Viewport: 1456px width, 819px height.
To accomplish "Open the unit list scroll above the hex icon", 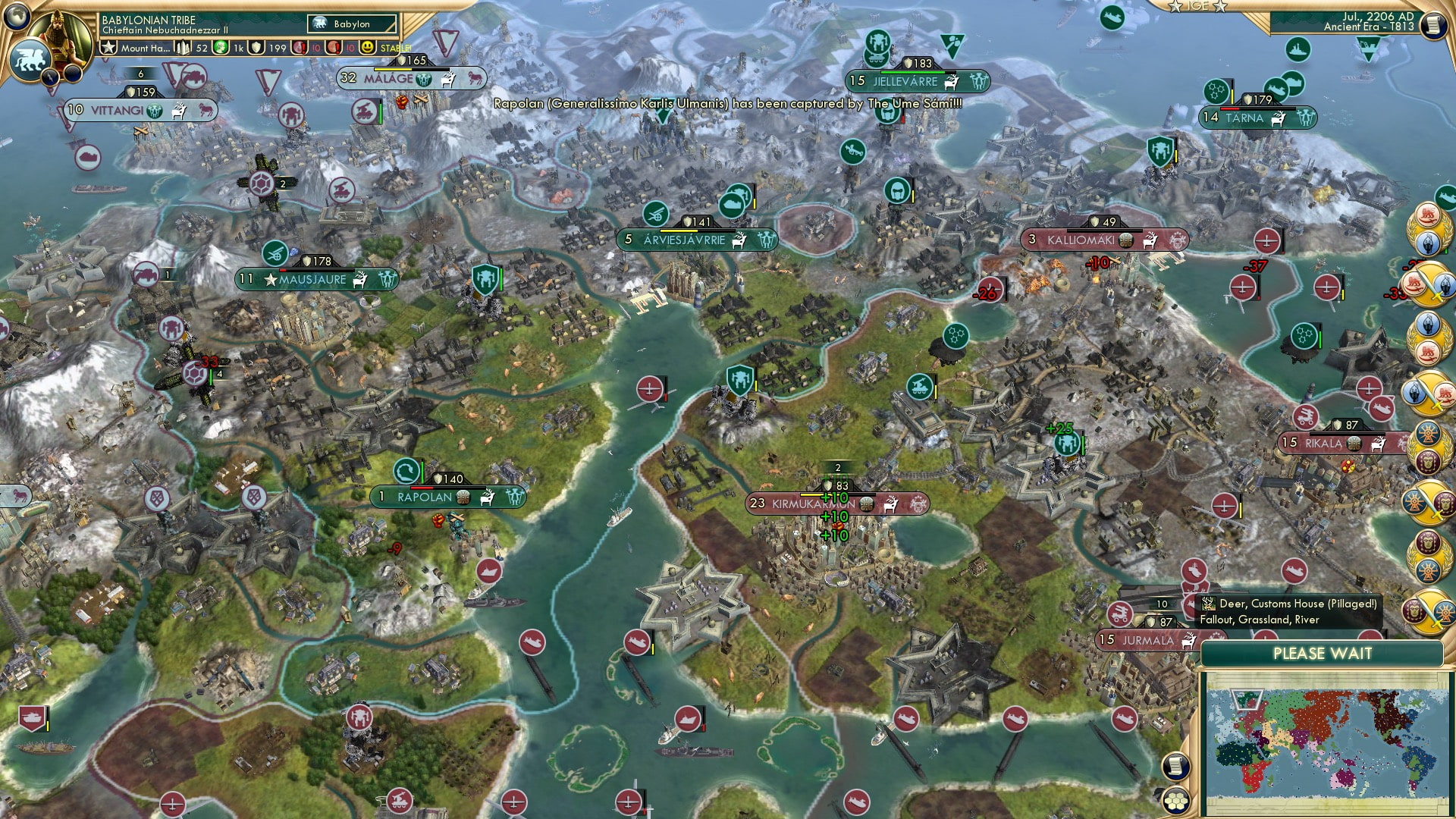I will pyautogui.click(x=1175, y=767).
